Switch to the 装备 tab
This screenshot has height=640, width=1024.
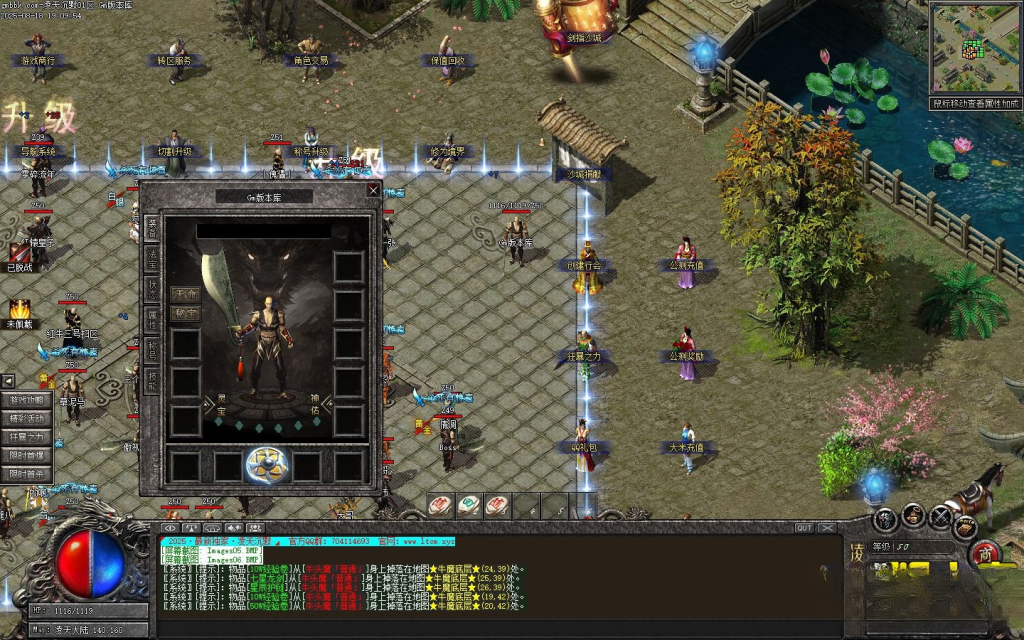152,228
